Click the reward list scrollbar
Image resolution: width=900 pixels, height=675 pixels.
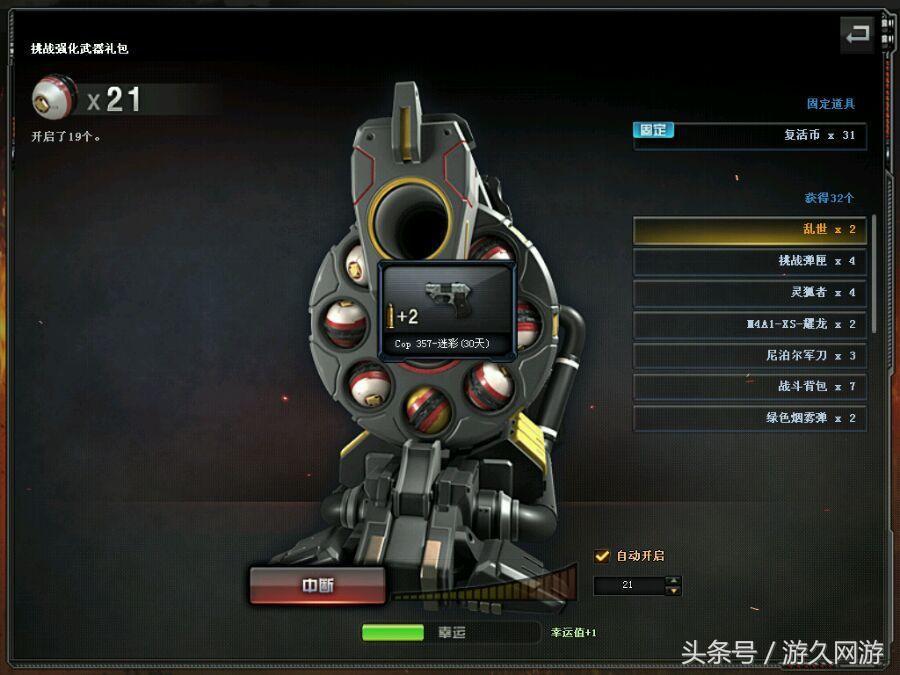(x=875, y=272)
